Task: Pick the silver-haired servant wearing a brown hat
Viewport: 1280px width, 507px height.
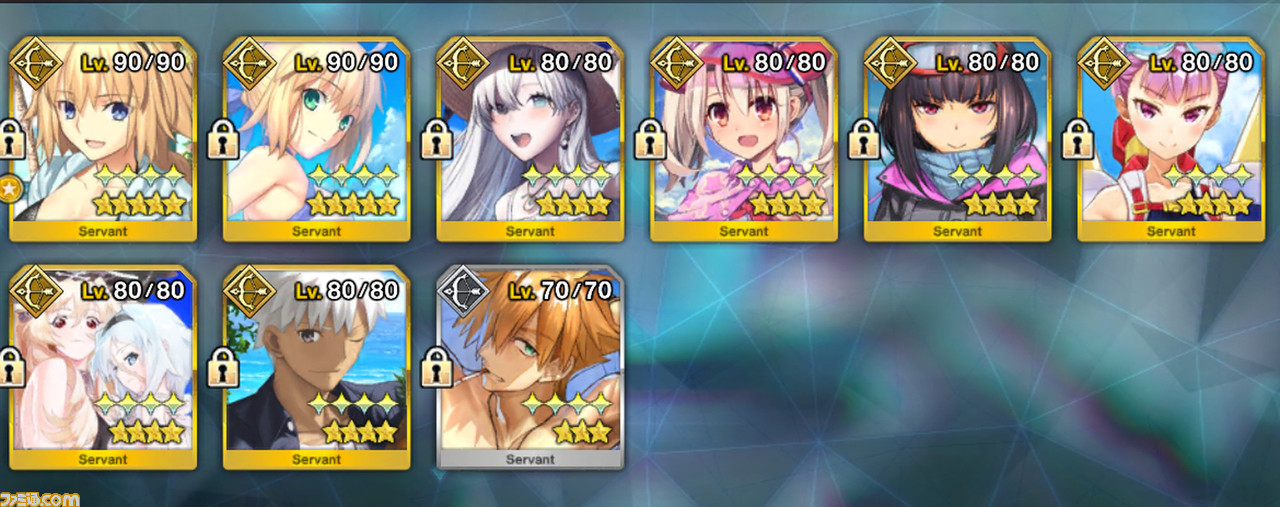Action: (x=530, y=140)
